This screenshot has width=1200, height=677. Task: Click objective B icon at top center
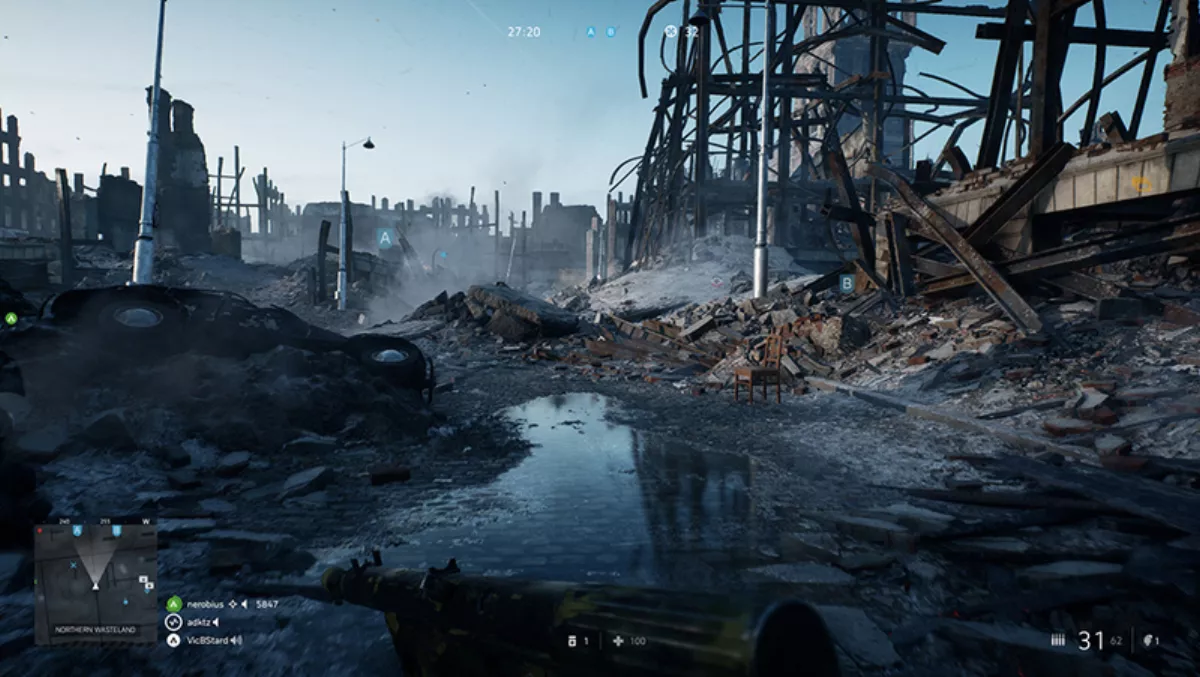[x=611, y=32]
